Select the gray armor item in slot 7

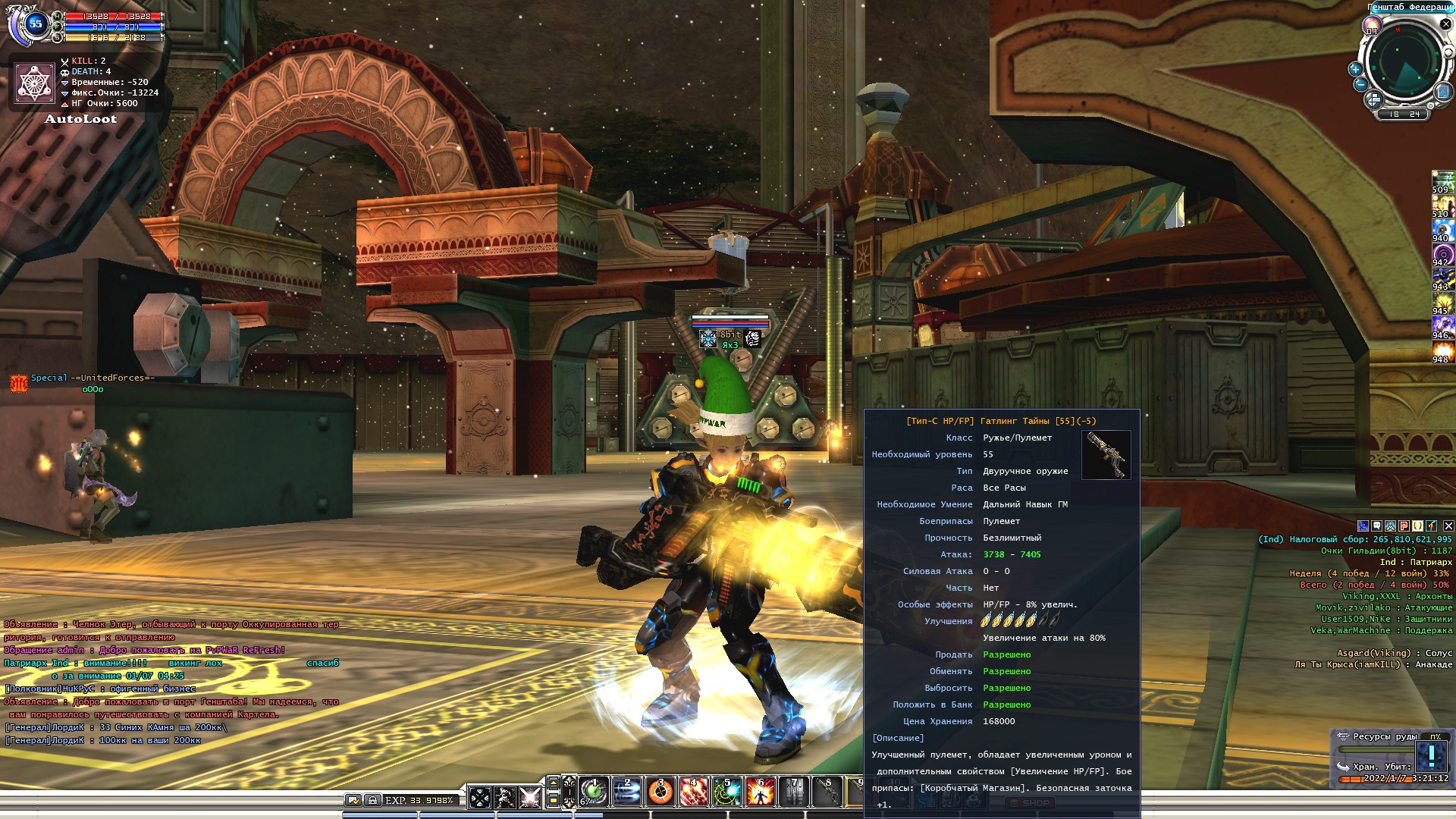click(794, 792)
